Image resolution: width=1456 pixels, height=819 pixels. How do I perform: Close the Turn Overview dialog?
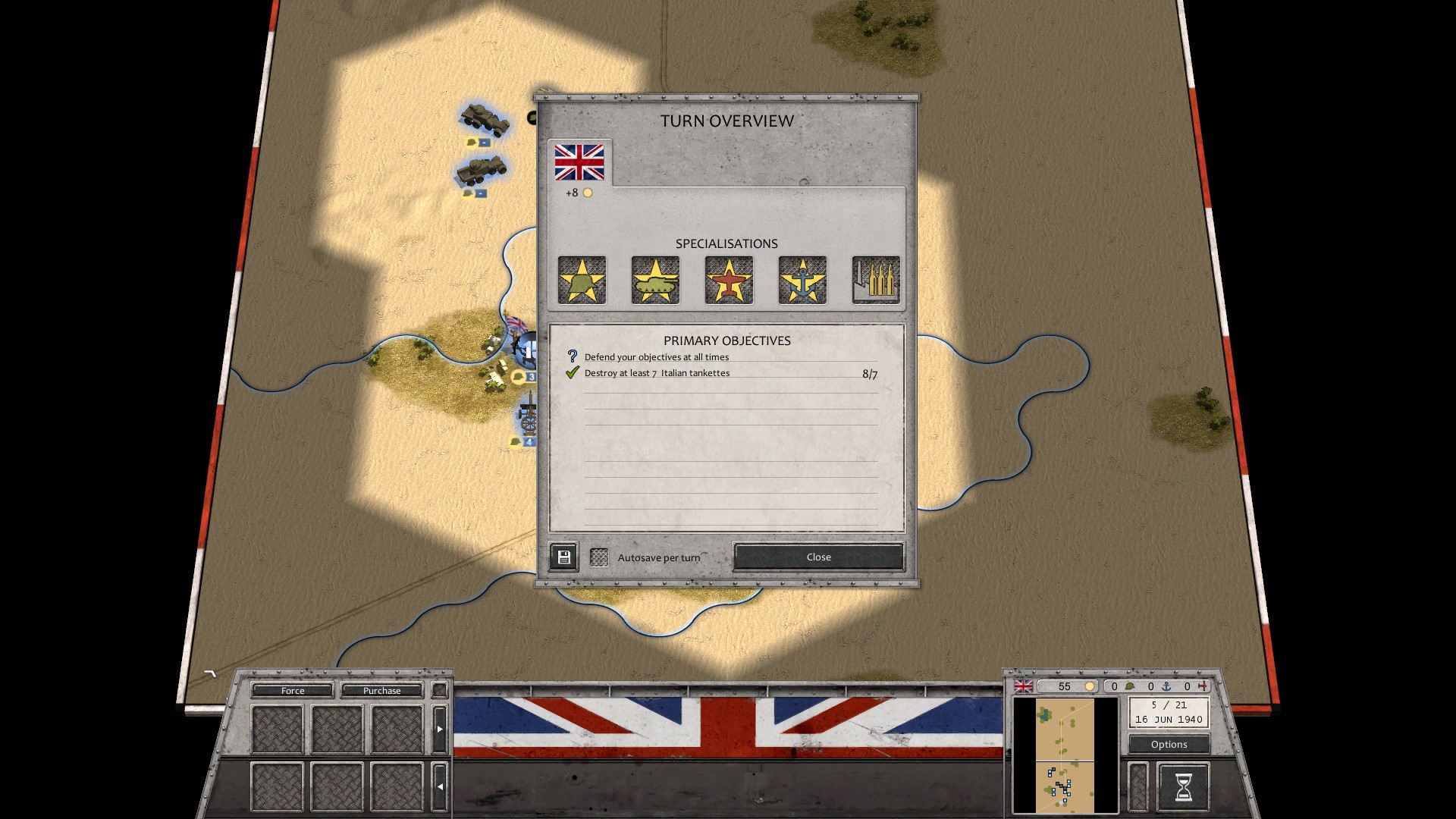pos(818,557)
